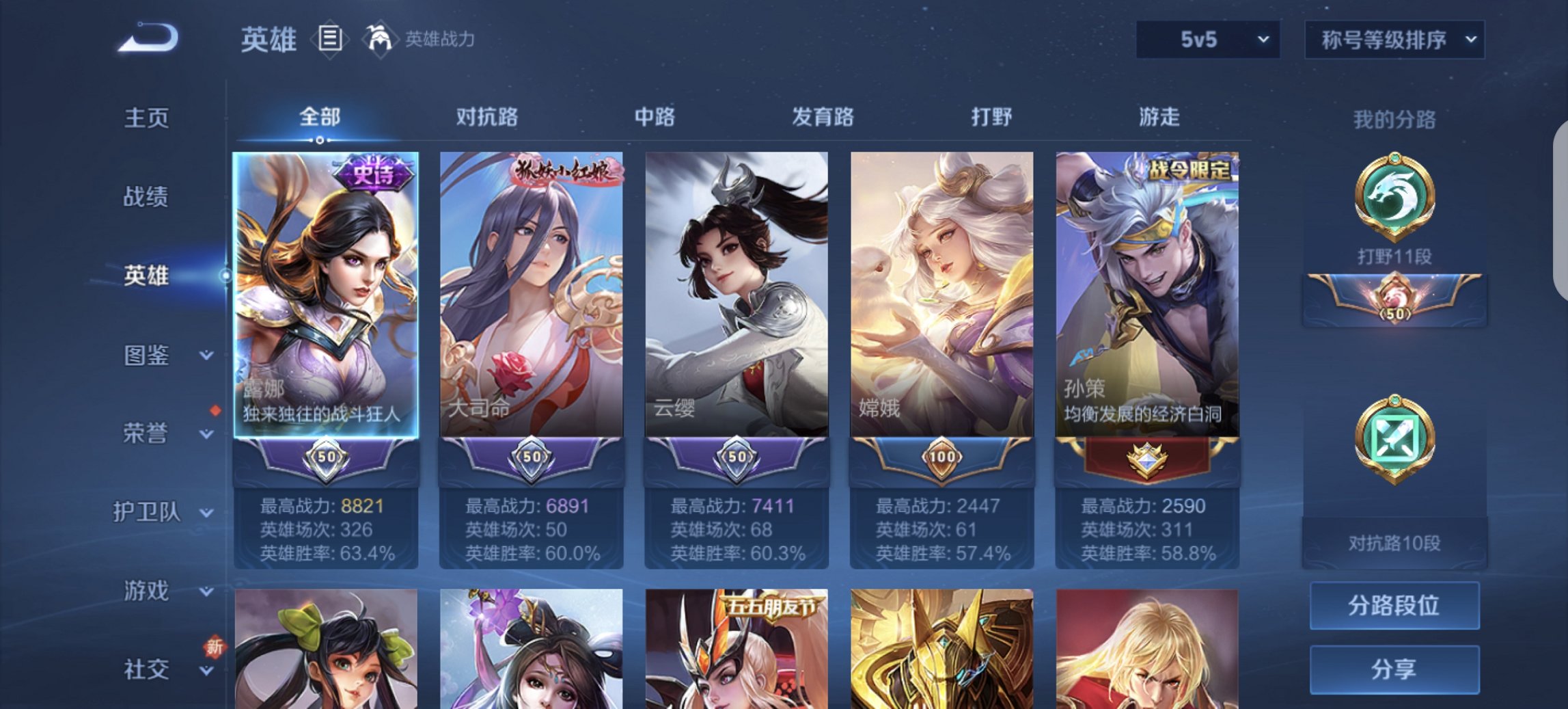Open the hero list detail icon beside 英雄

click(331, 39)
